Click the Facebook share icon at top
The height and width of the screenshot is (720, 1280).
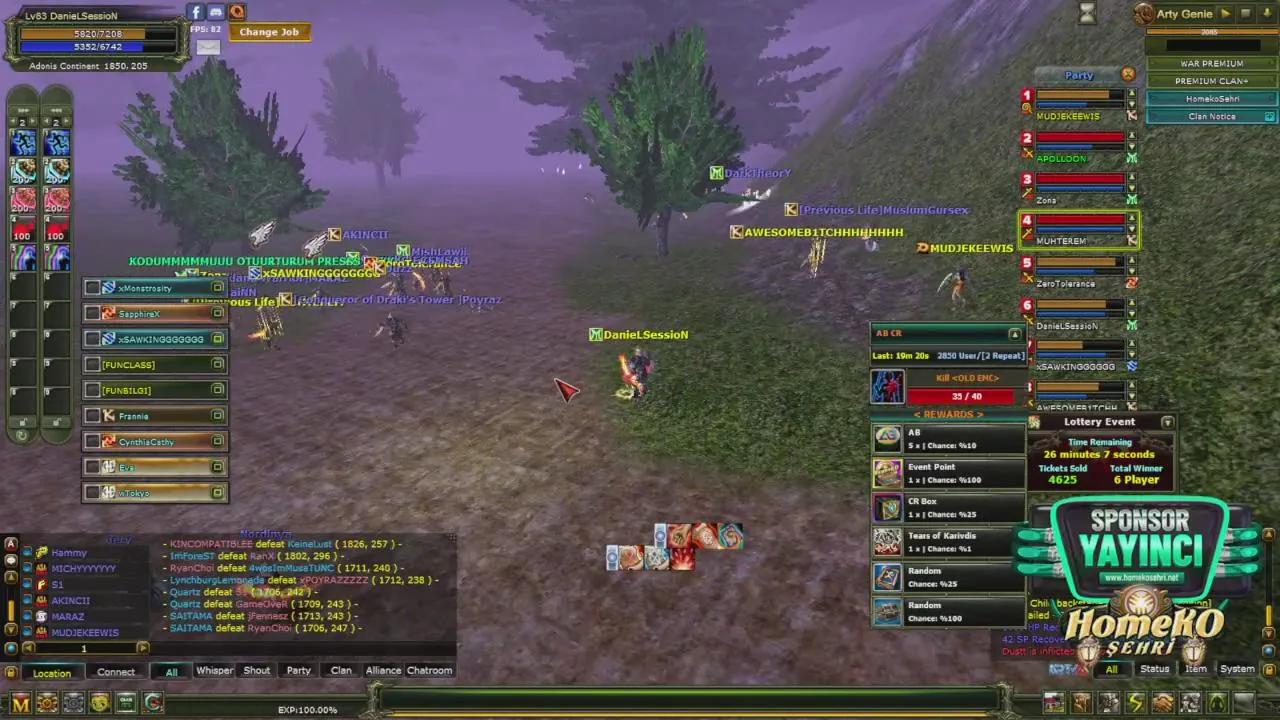pos(196,12)
